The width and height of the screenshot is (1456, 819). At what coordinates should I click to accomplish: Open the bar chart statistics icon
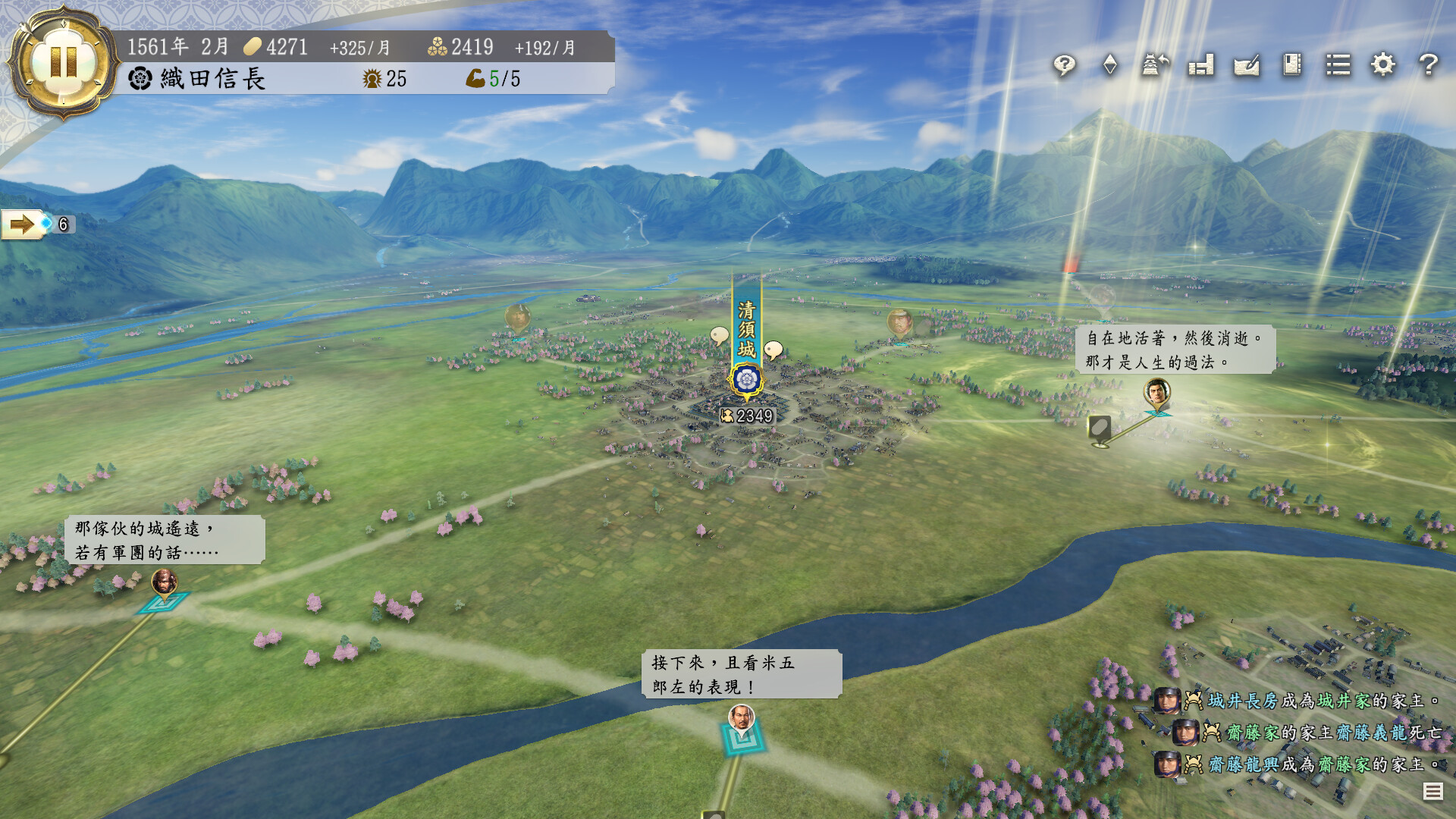click(x=1200, y=65)
